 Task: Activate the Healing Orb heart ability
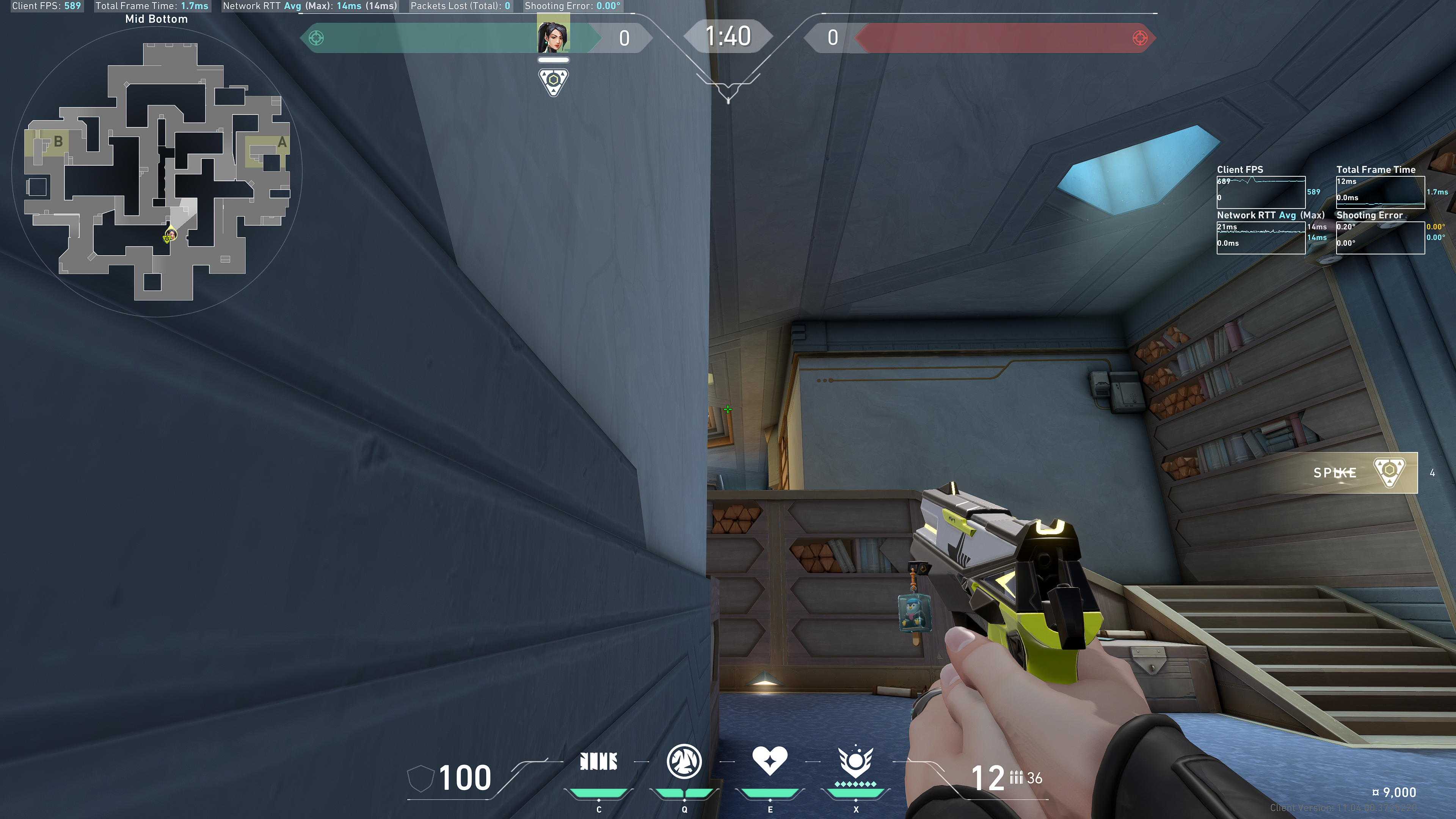(x=769, y=761)
